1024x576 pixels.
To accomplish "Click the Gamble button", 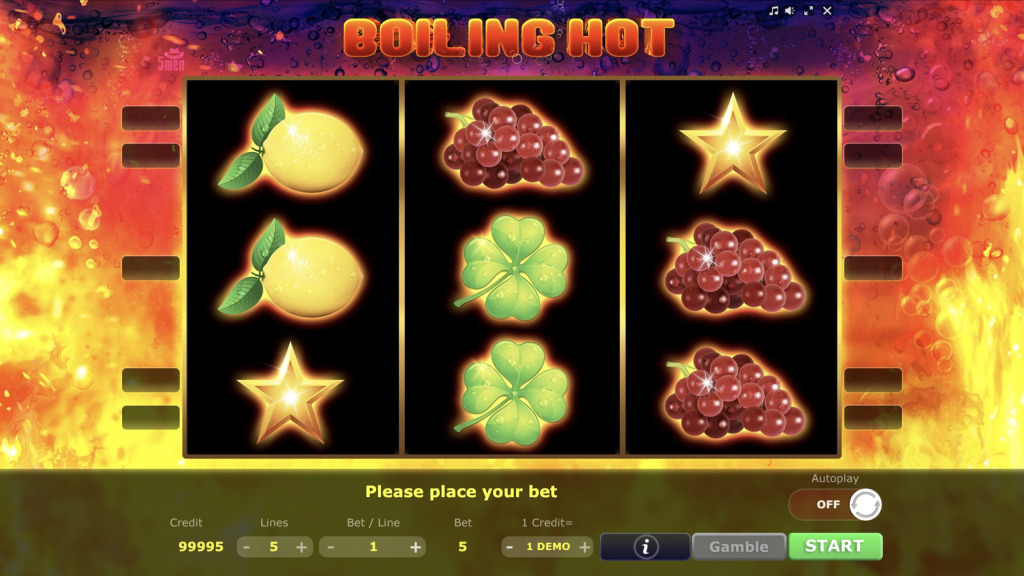I will point(738,547).
